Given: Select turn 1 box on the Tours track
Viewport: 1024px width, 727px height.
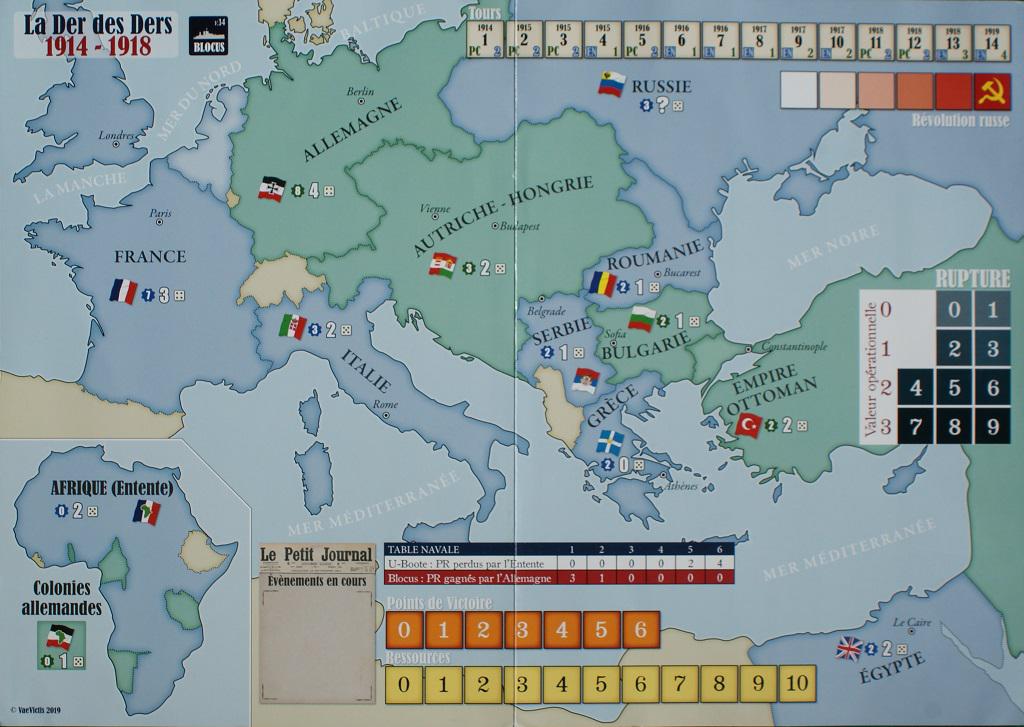Looking at the screenshot, I should point(485,41).
